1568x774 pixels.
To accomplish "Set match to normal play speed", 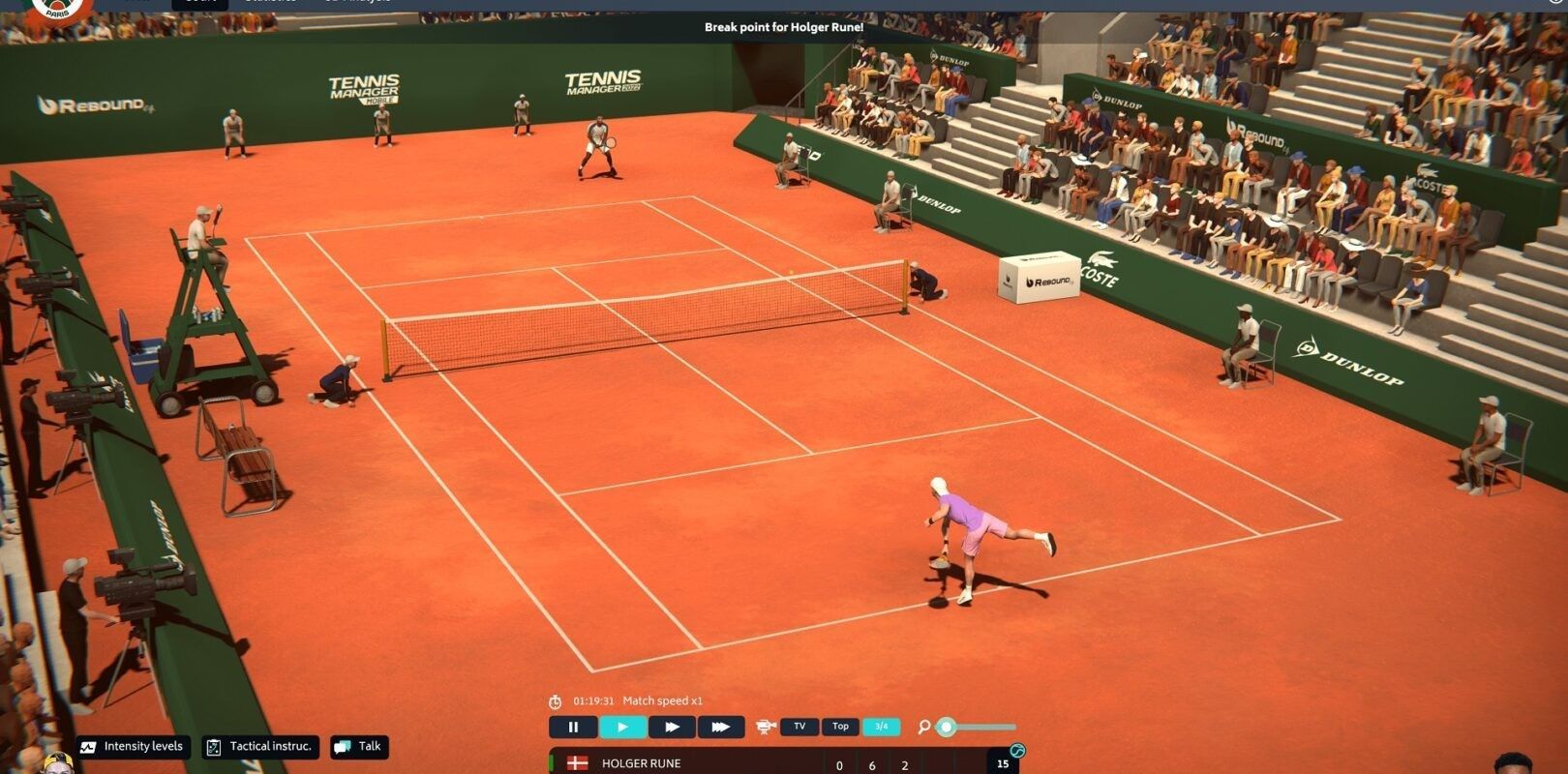I will click(x=622, y=727).
